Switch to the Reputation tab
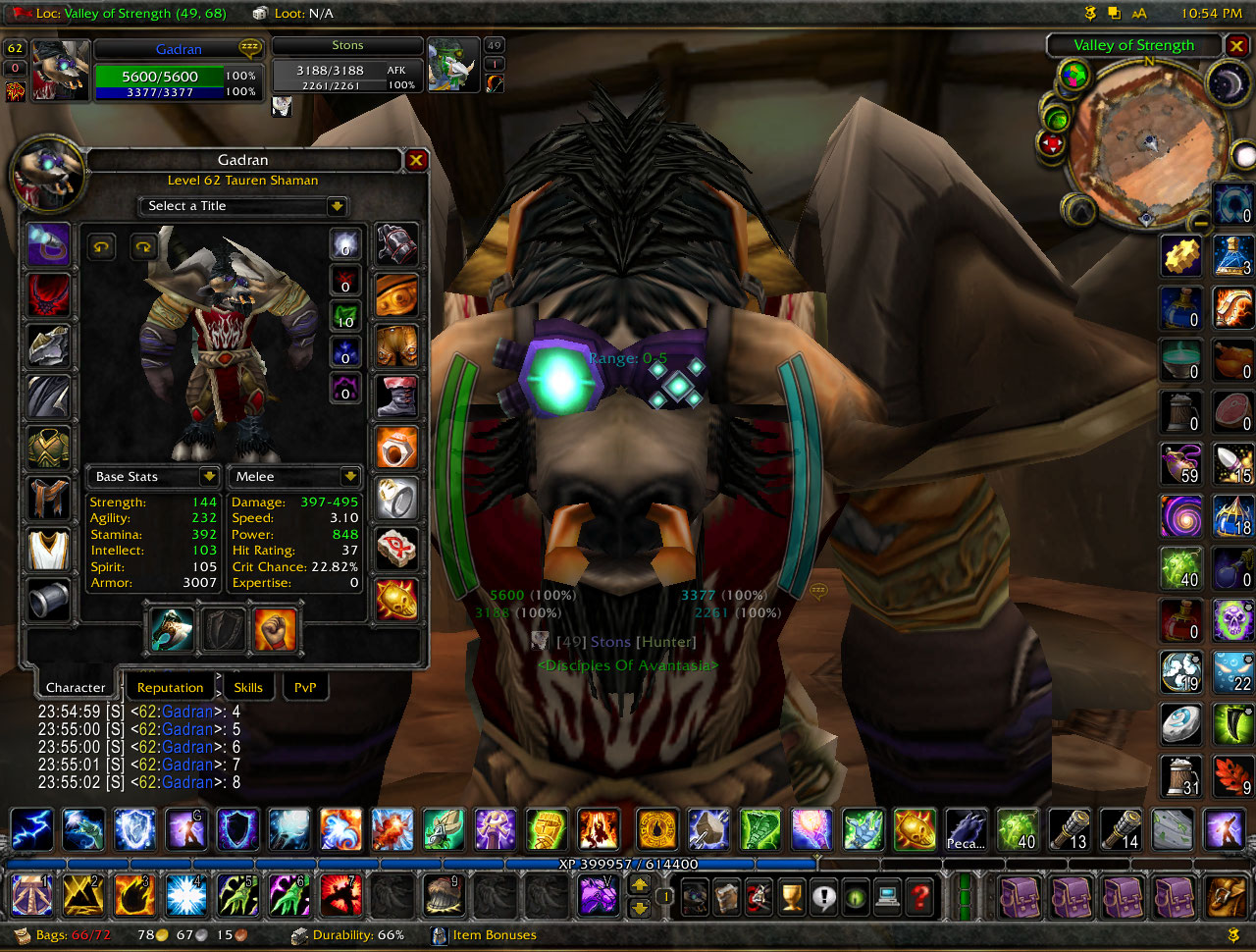This screenshot has width=1256, height=952. 170,687
